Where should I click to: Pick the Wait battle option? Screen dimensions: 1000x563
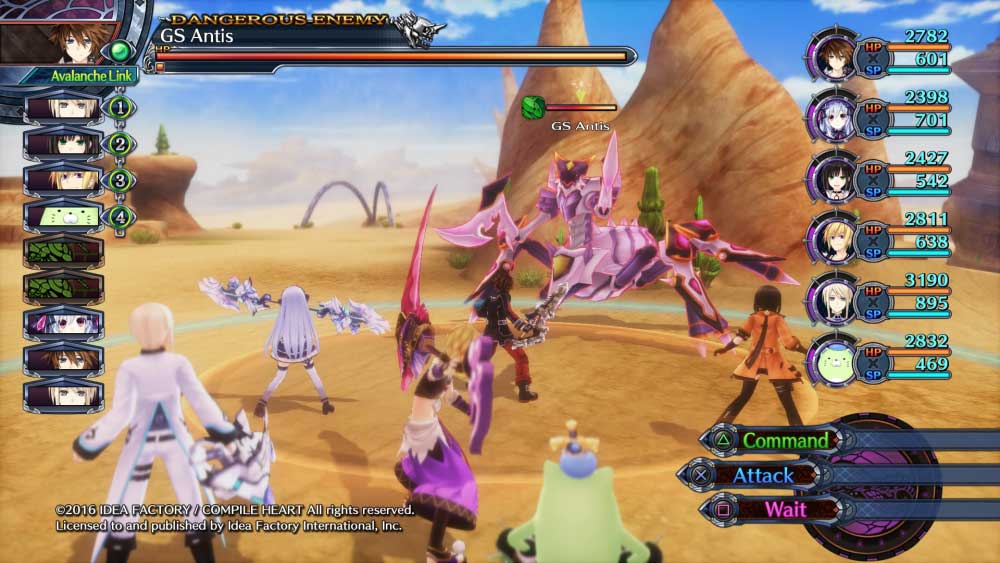coord(785,509)
